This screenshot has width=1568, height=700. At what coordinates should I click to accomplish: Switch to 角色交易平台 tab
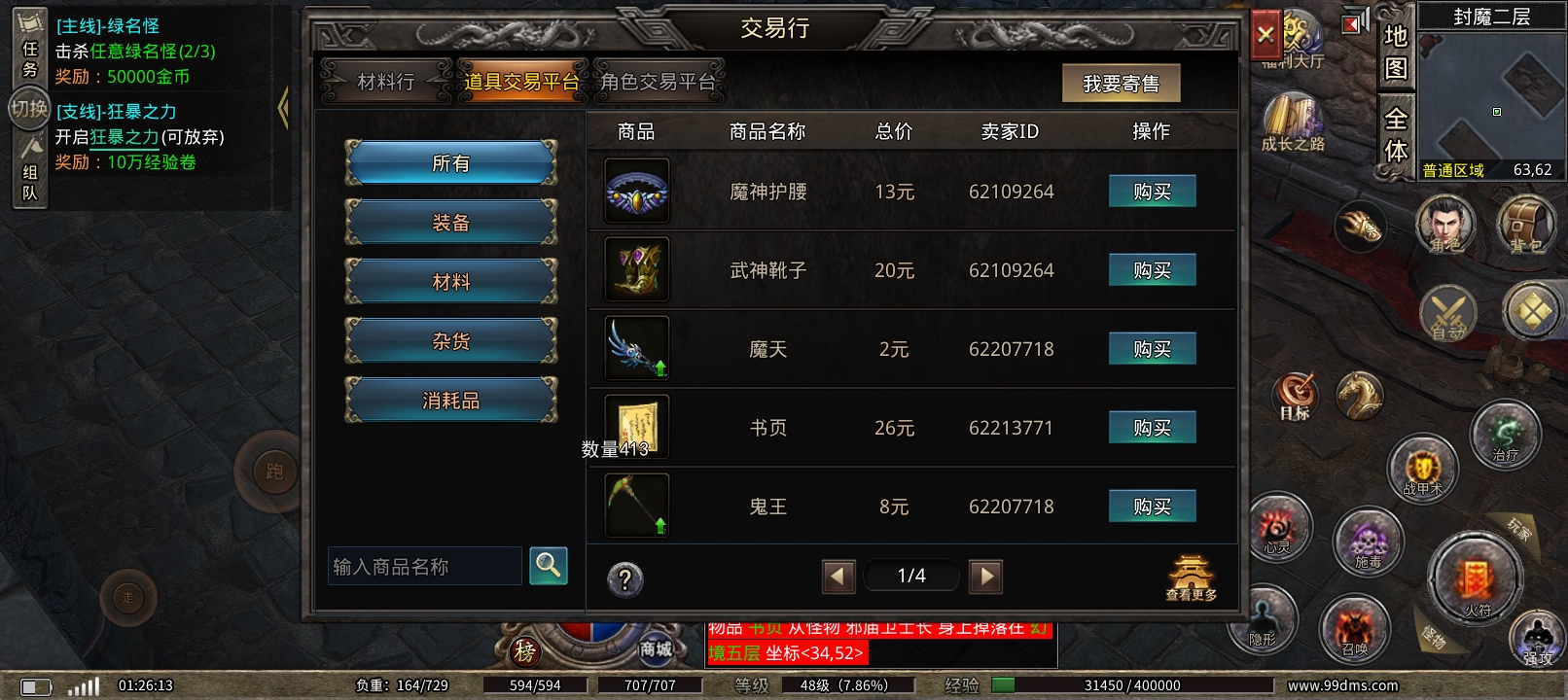pos(662,82)
